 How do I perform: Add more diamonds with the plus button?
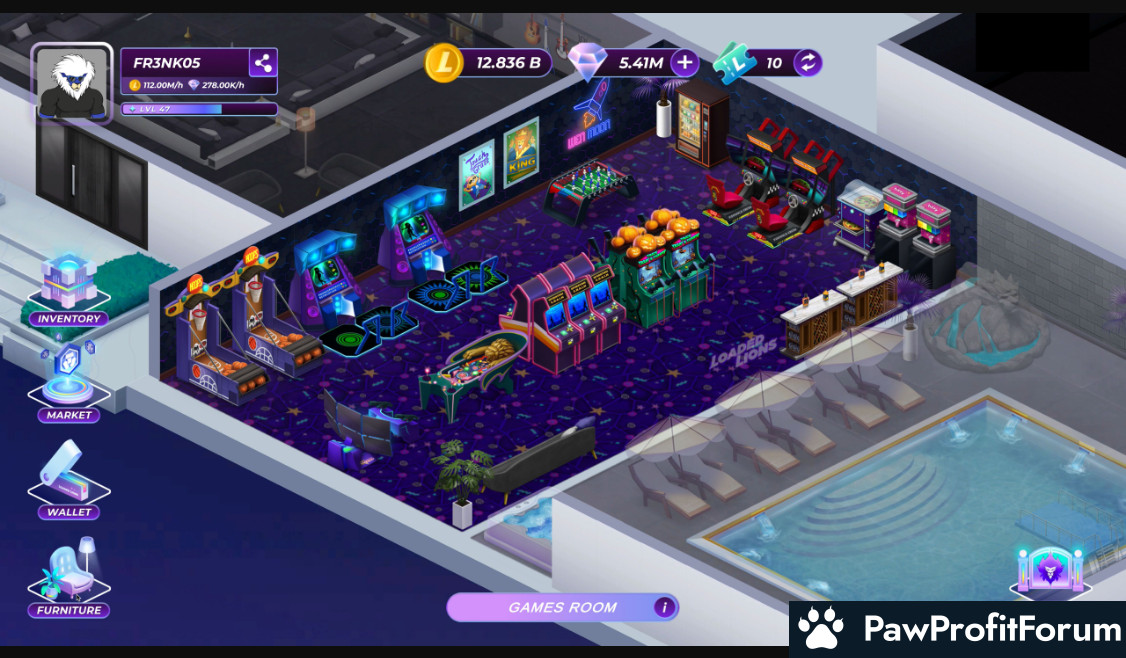click(x=685, y=63)
